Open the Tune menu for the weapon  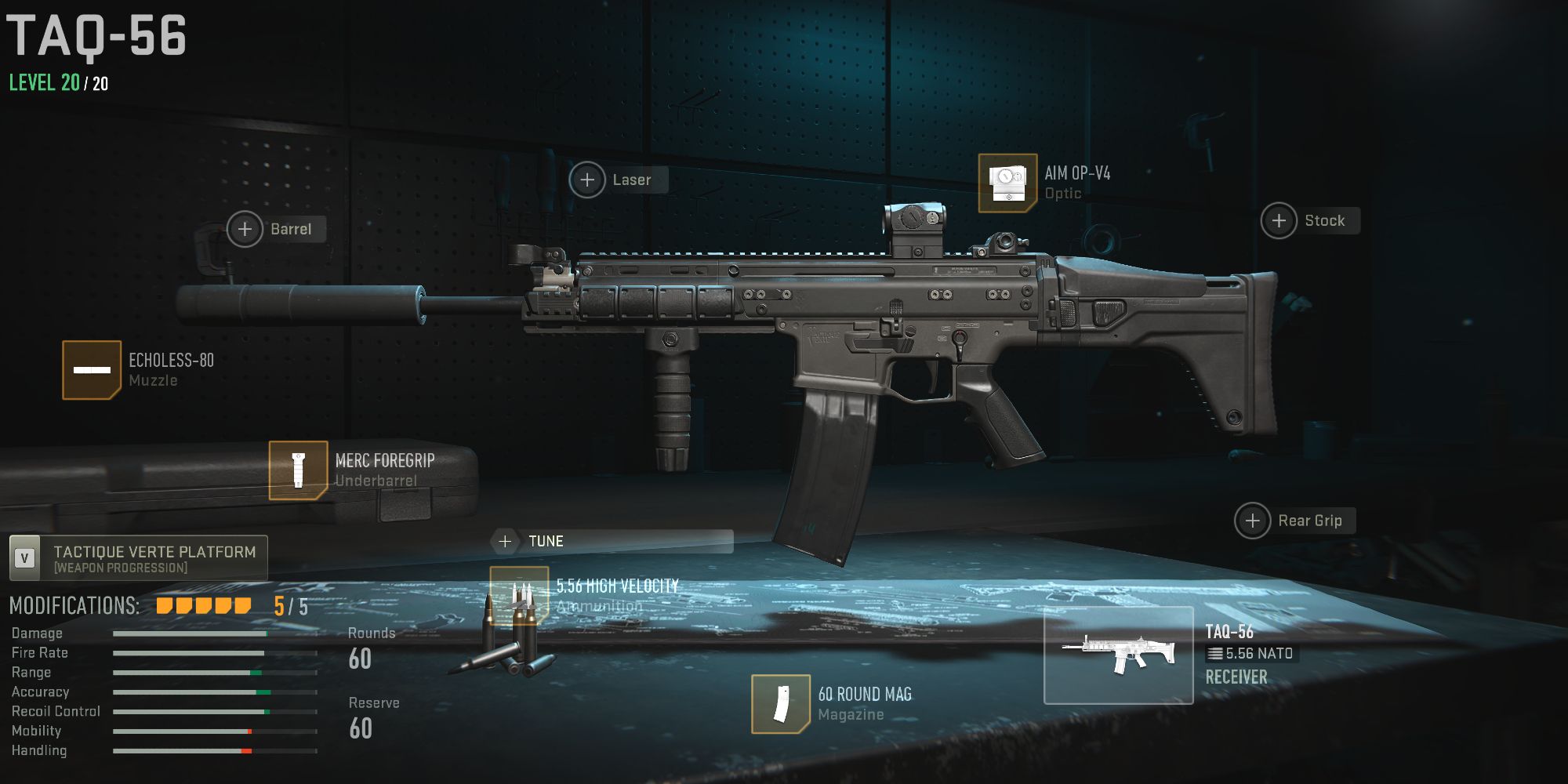(506, 541)
